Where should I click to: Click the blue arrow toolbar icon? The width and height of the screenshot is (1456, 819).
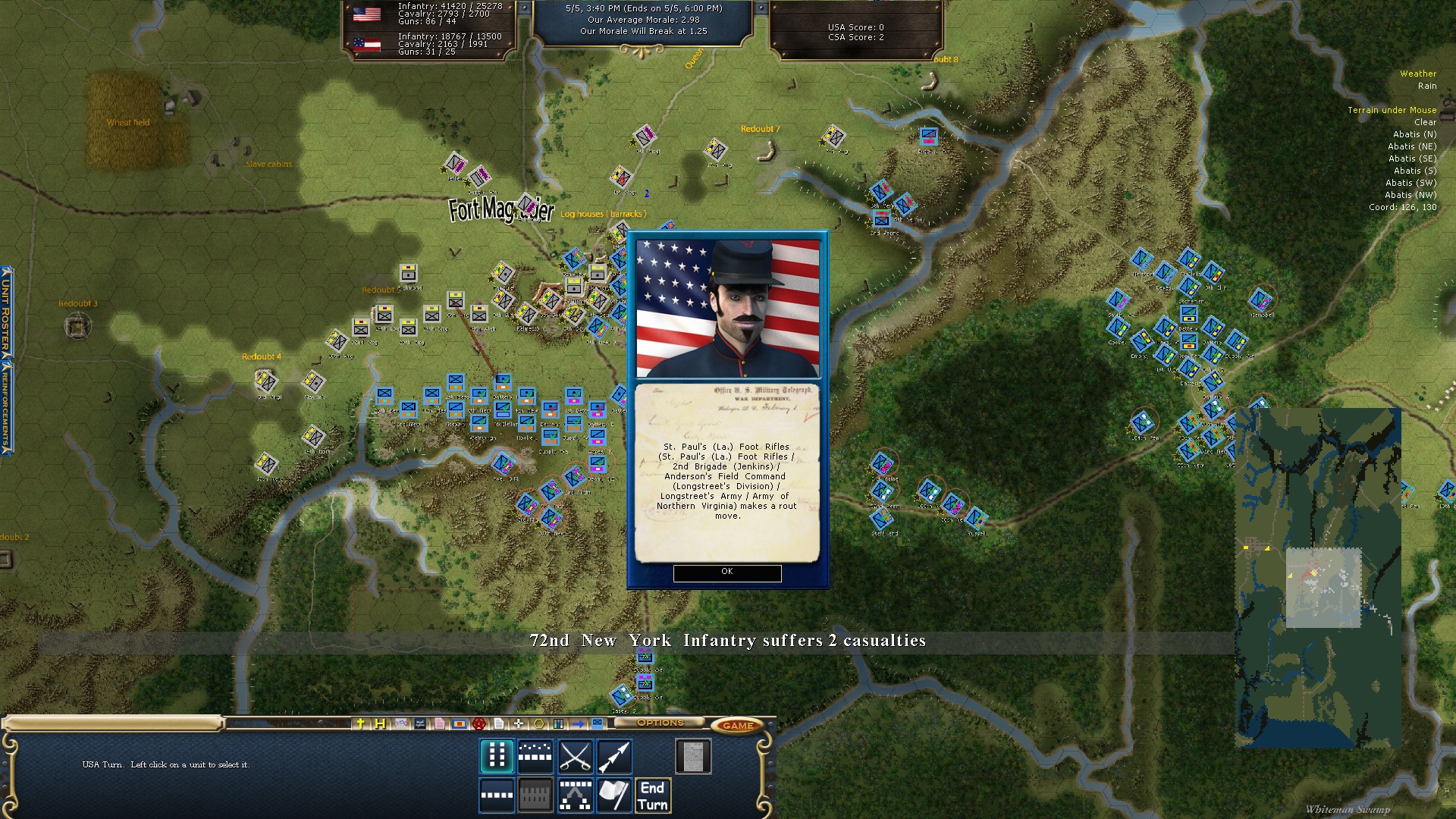[578, 723]
